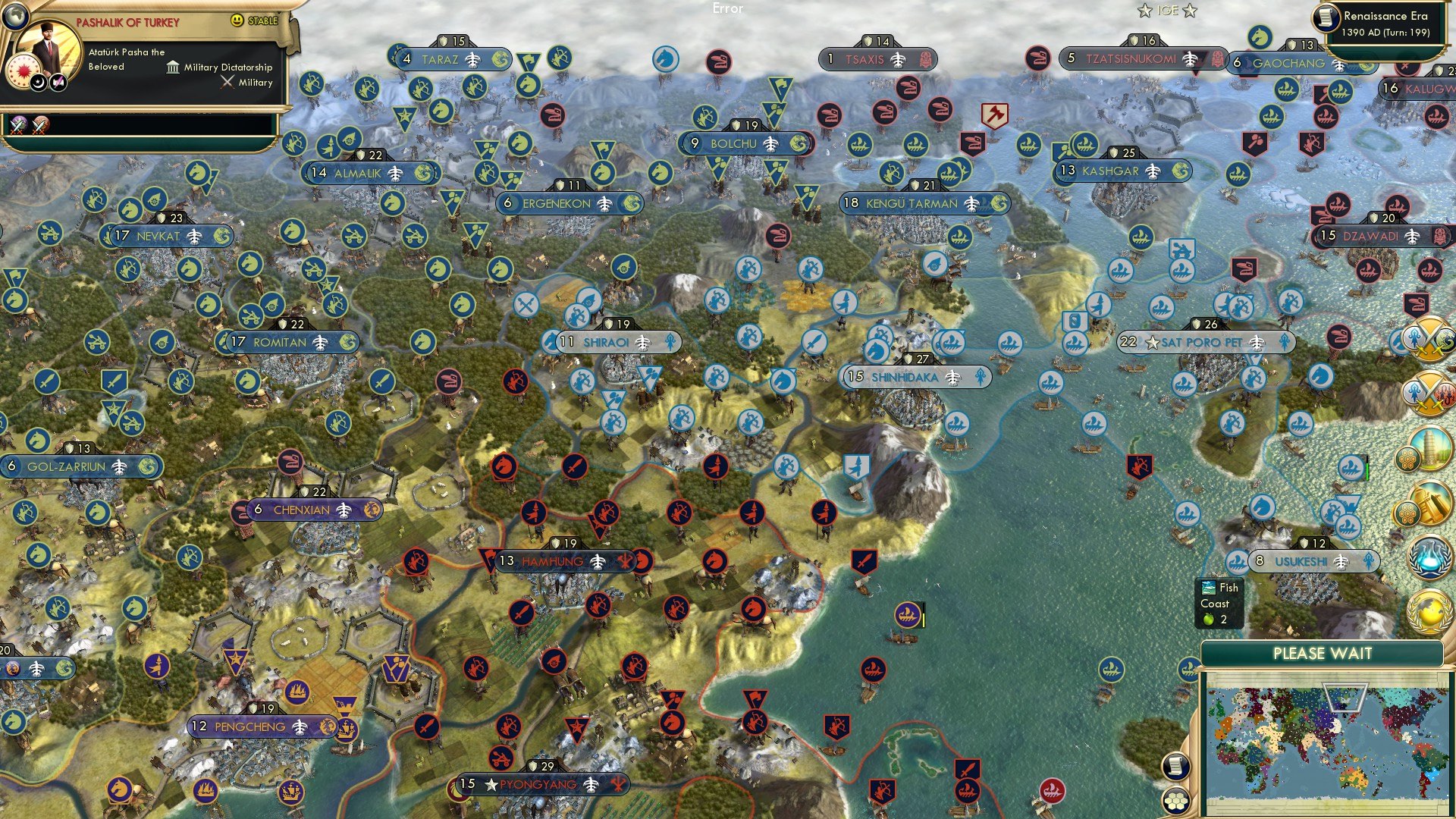Click the star icon on the Sat Poro Pet banner
This screenshot has width=1456, height=819.
(1151, 343)
